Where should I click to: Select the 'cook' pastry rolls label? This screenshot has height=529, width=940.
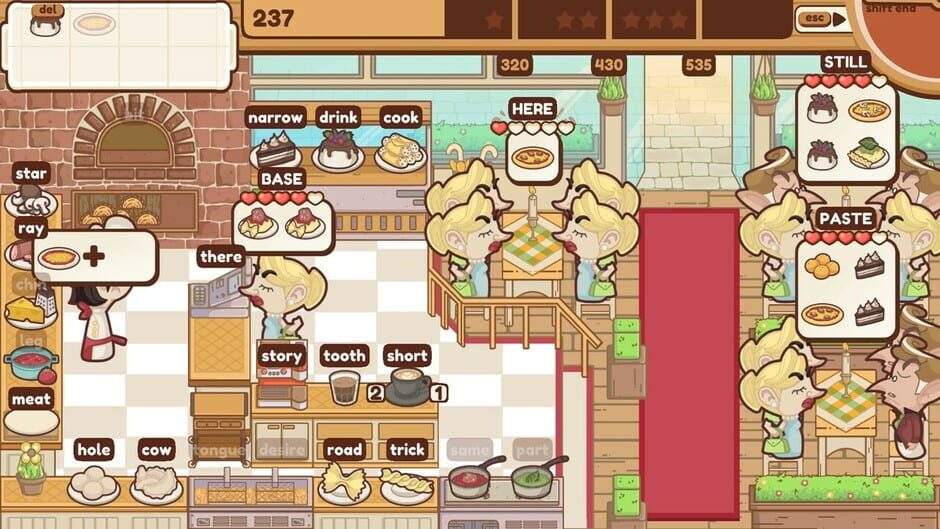[400, 117]
